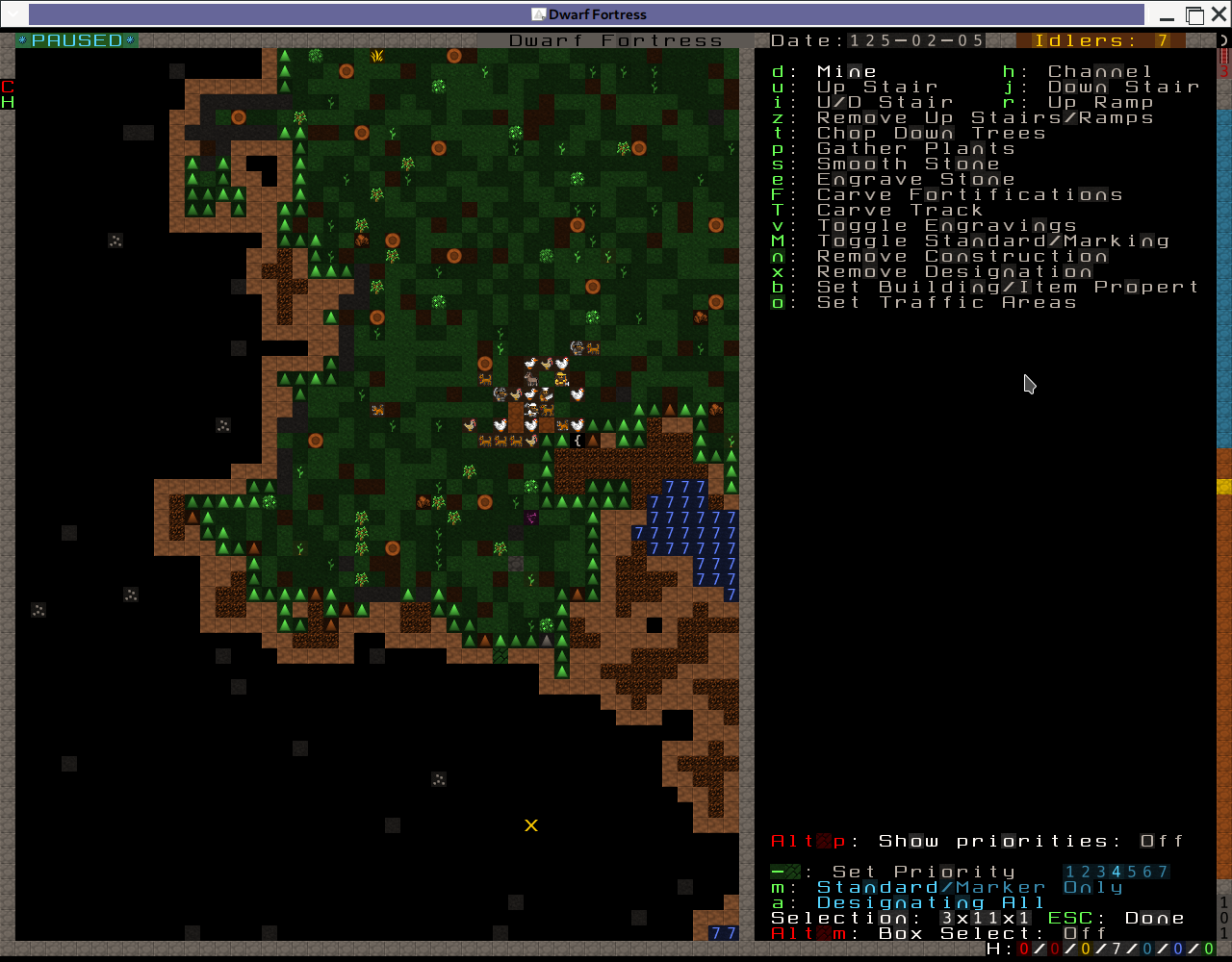Choose Remove Designation
Screen dimensions: 1232x962
954,271
